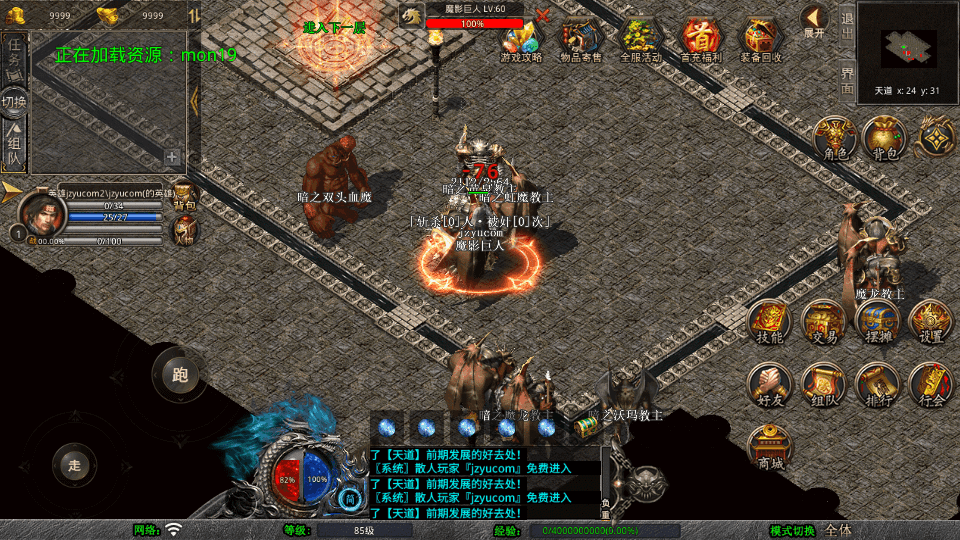Click the 界面 interface tab

[847, 79]
